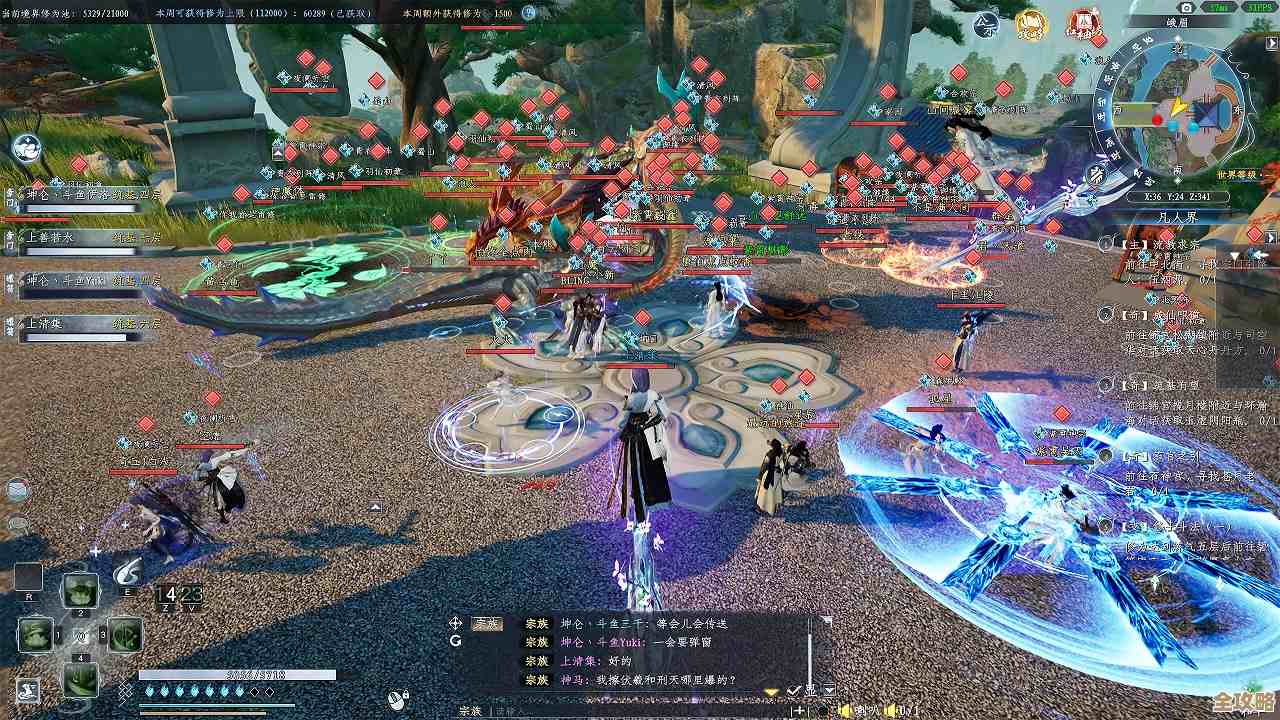1280x720 pixels.
Task: Select the green skill icon in slot 1
Action: 35,634
